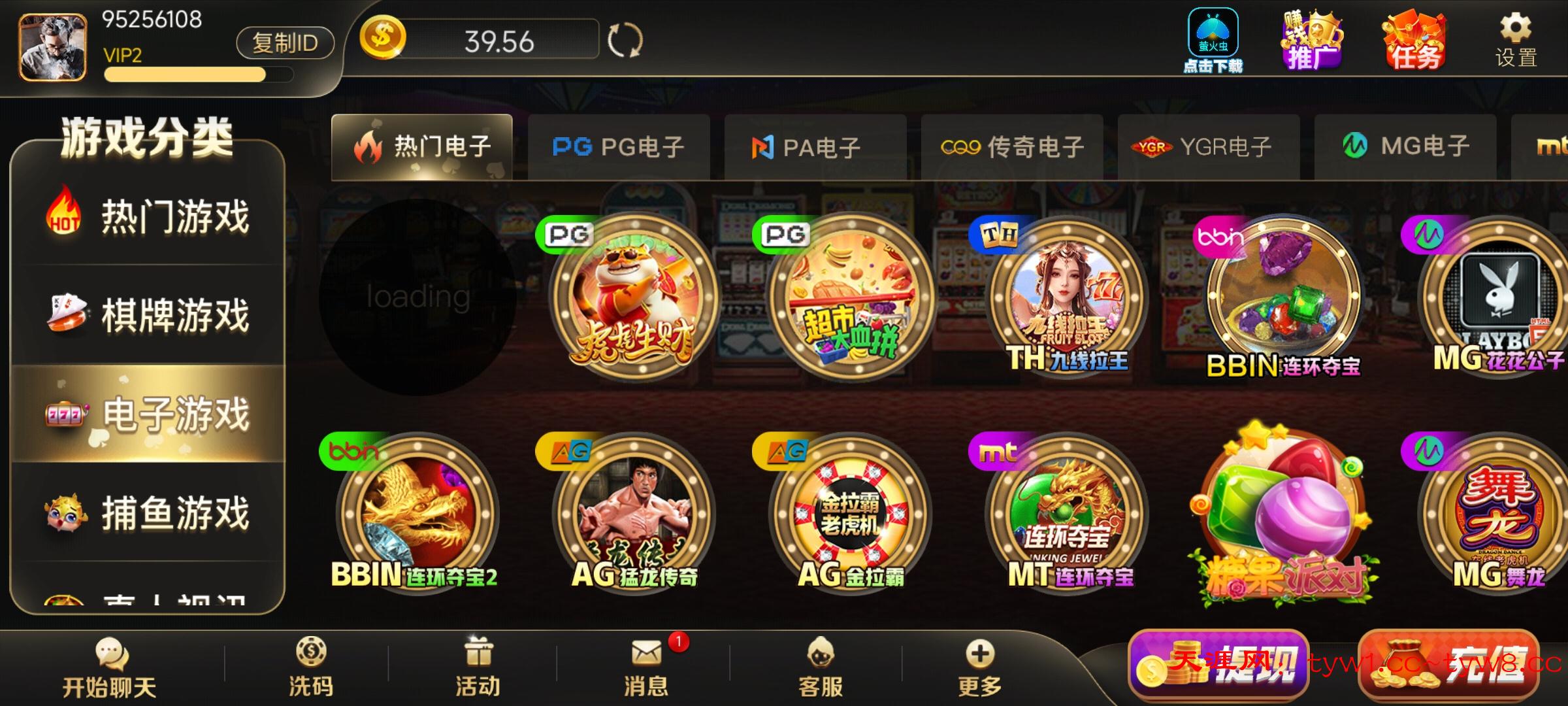Switch to the PA电子 tab
Viewport: 1568px width, 706px height.
[815, 147]
